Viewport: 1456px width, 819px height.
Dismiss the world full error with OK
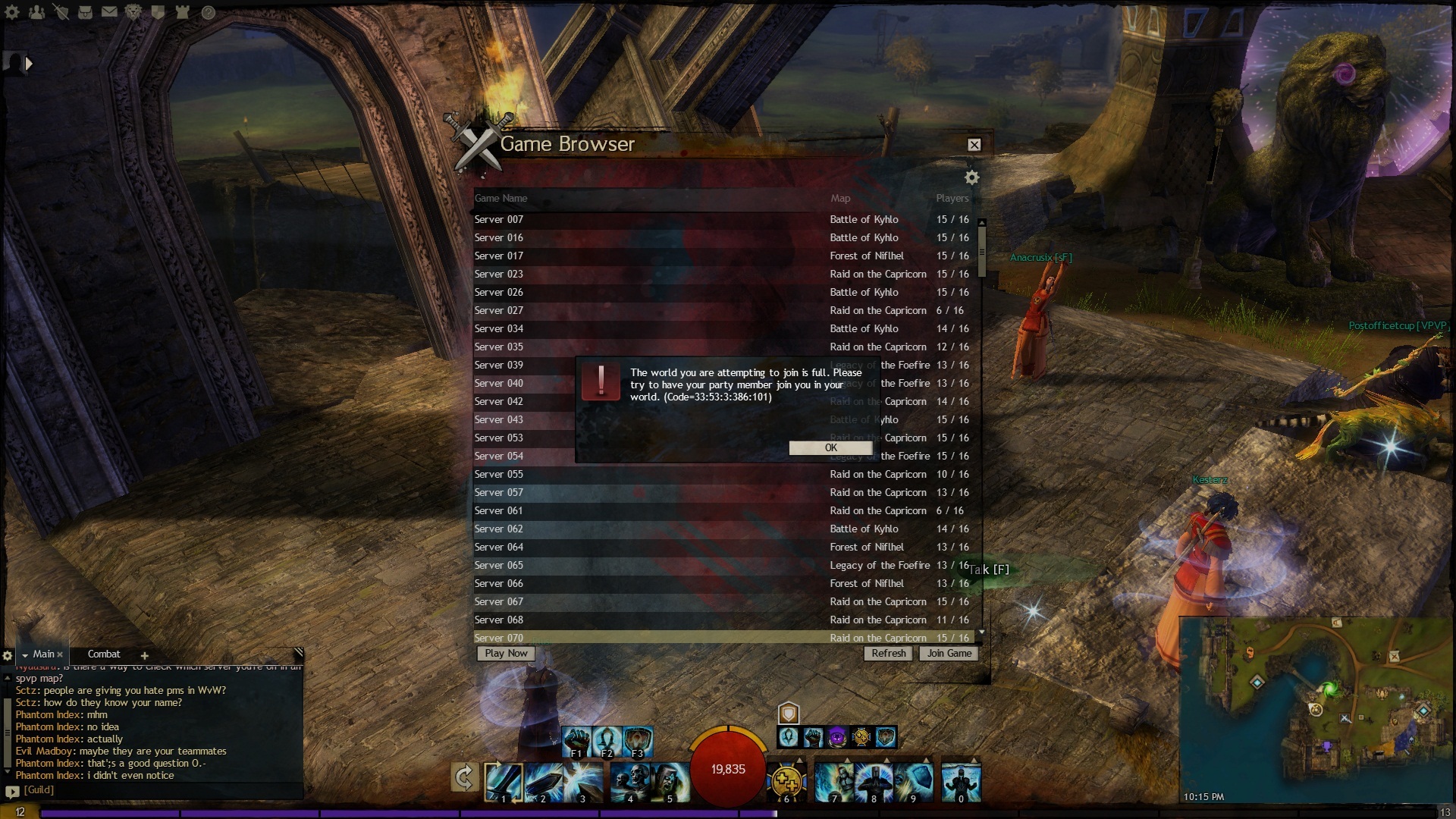click(830, 448)
